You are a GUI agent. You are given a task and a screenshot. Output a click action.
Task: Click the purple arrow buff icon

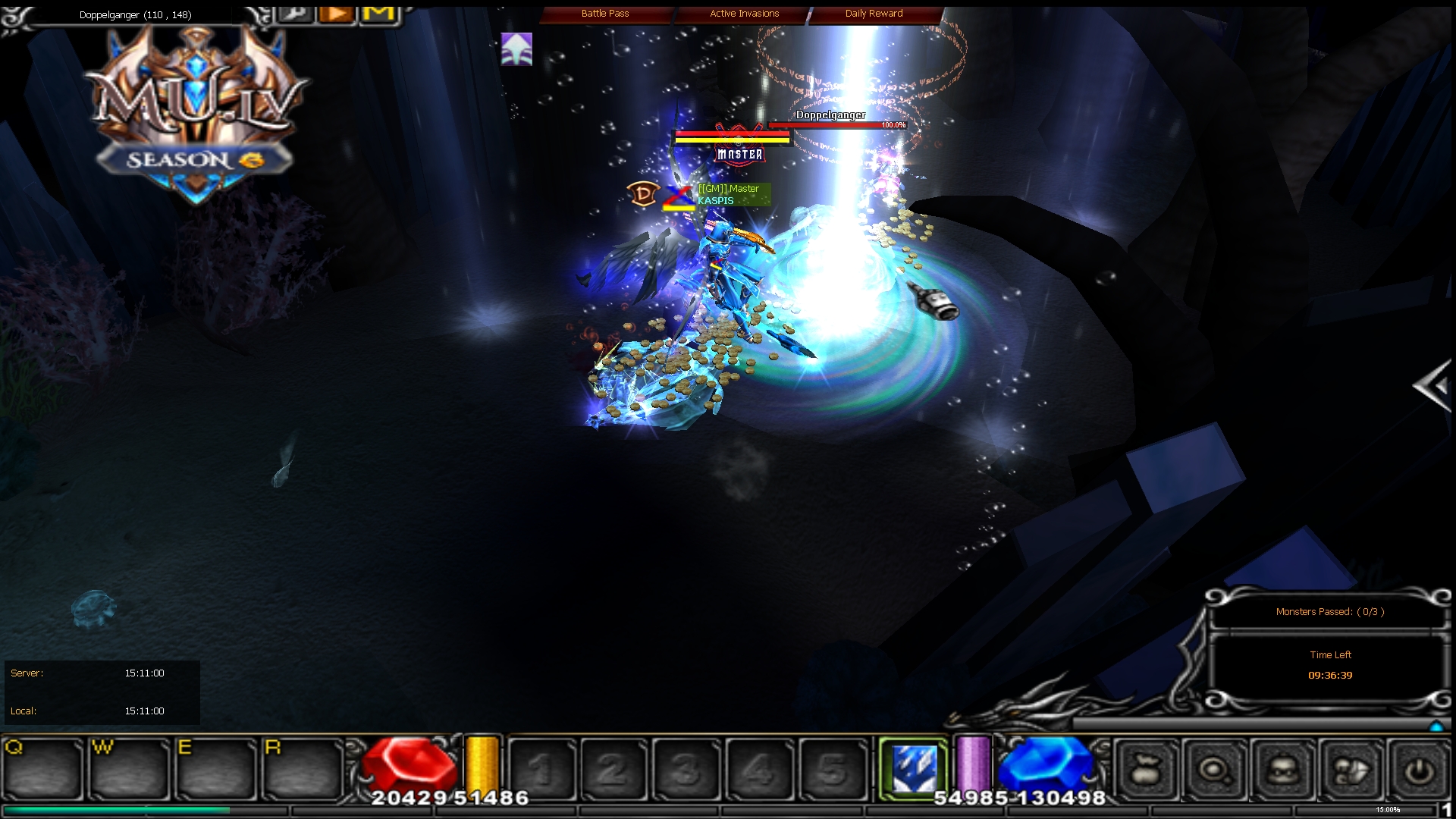pos(517,49)
